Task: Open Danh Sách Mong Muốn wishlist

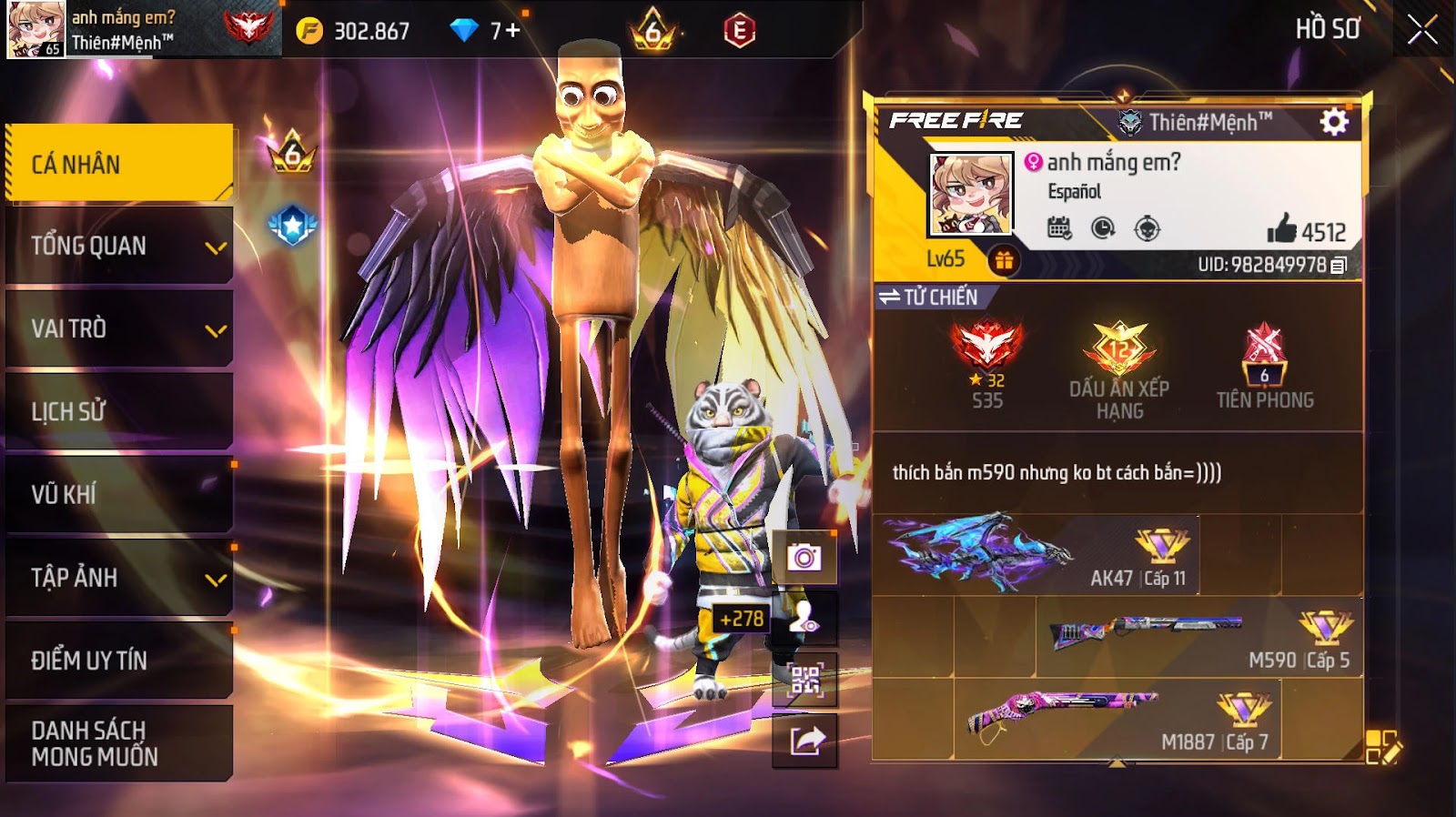Action: (x=119, y=742)
